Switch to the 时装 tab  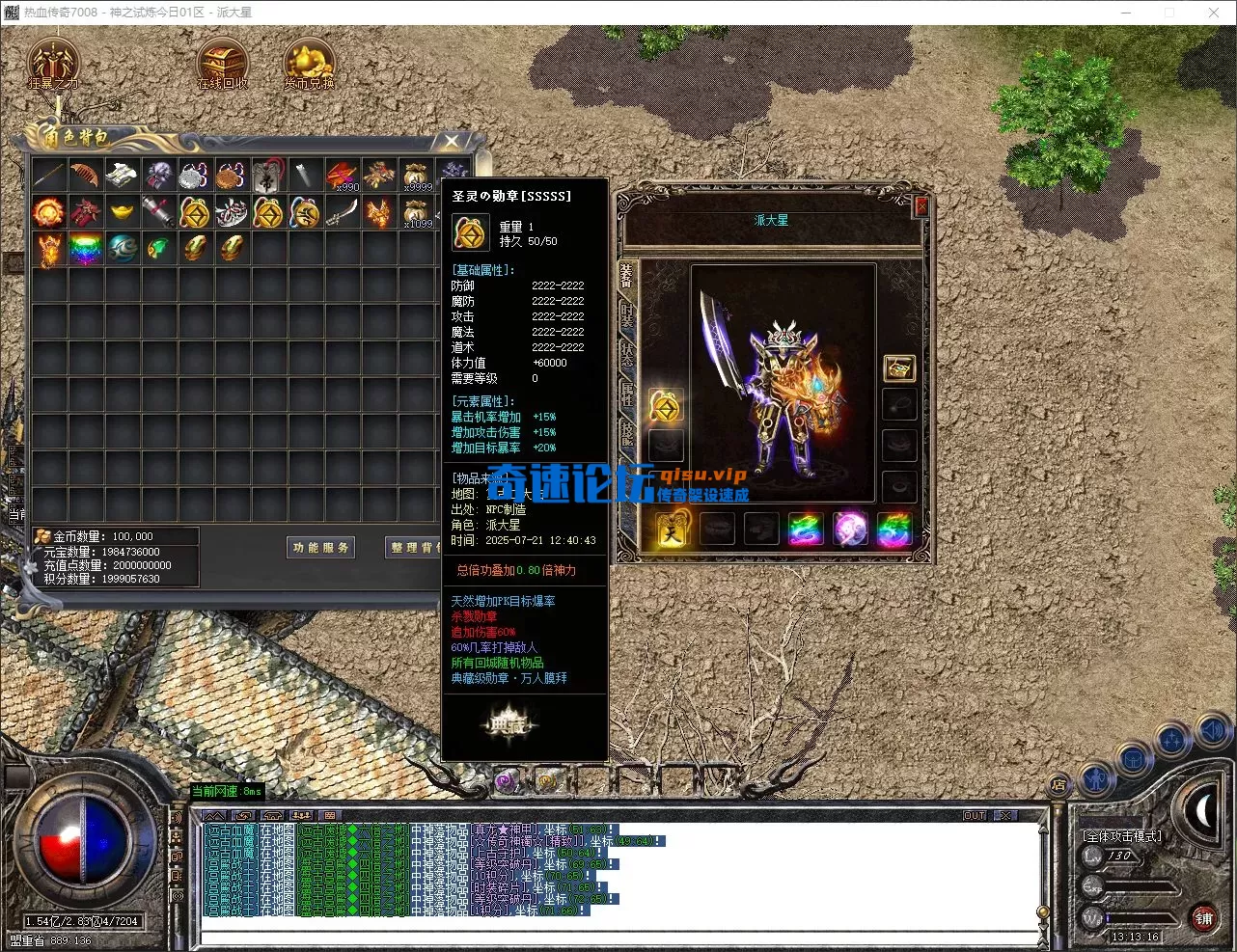[626, 315]
